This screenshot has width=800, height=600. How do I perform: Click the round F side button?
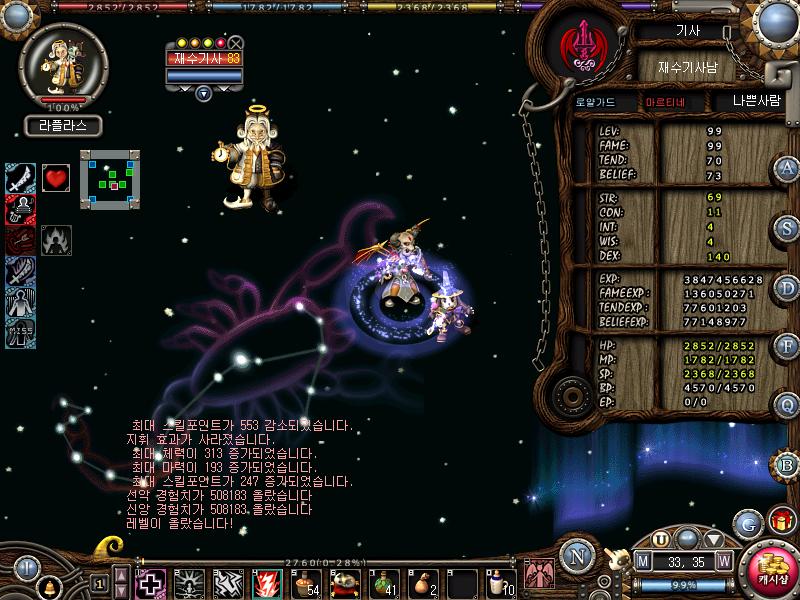point(788,347)
